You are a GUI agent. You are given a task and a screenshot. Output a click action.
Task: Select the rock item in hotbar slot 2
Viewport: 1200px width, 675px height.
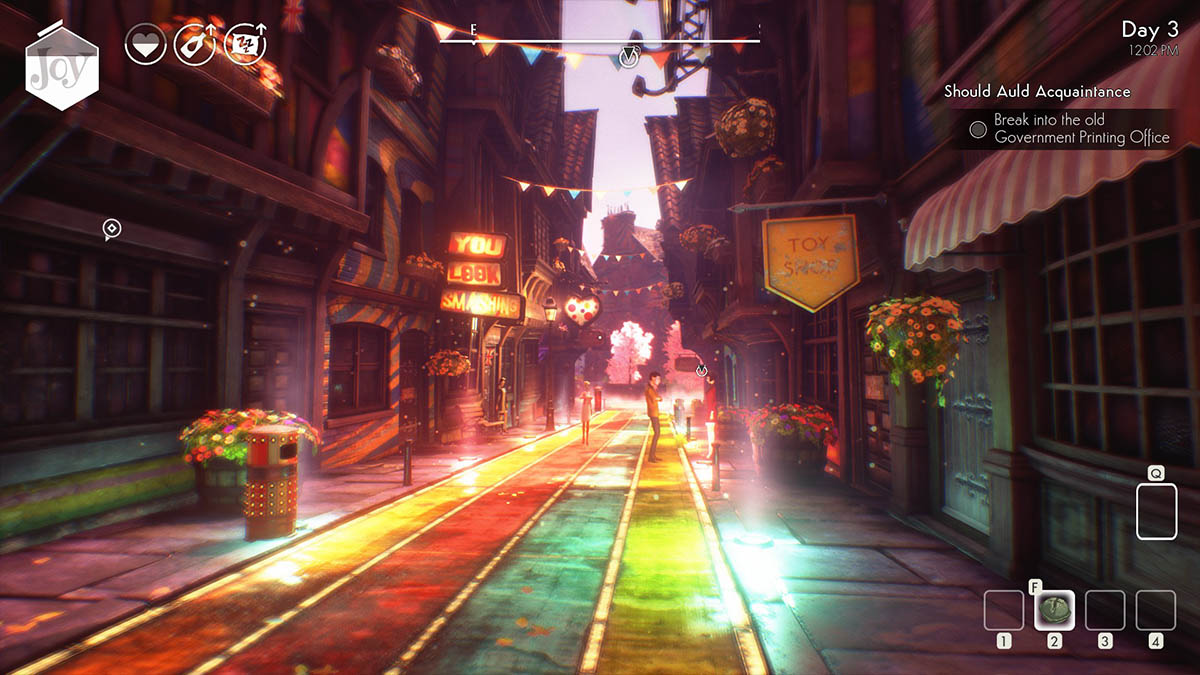pyautogui.click(x=1054, y=610)
